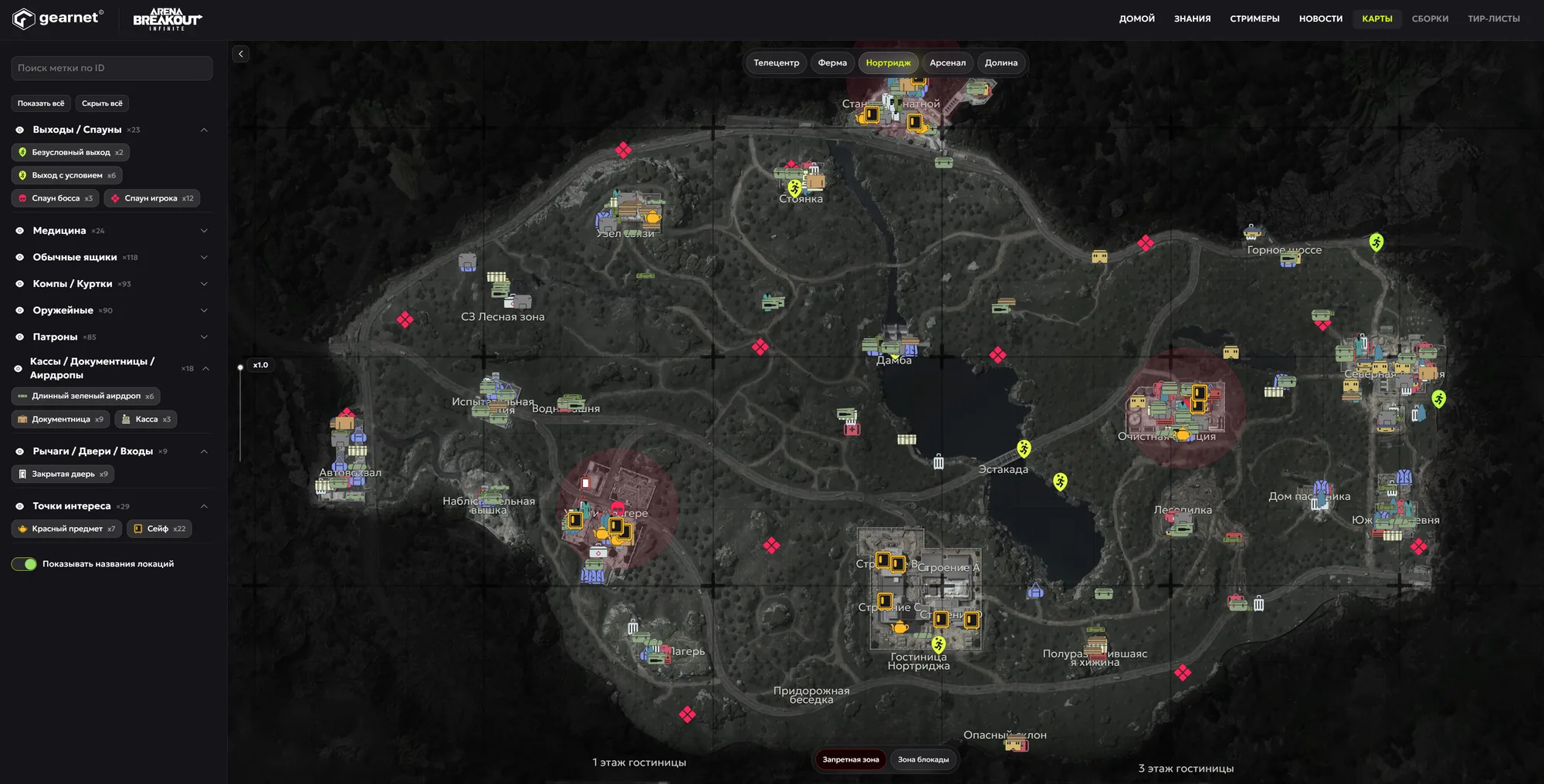The width and height of the screenshot is (1544, 784).
Task: Toggle 'Спаун босса' markers
Action: pos(56,198)
